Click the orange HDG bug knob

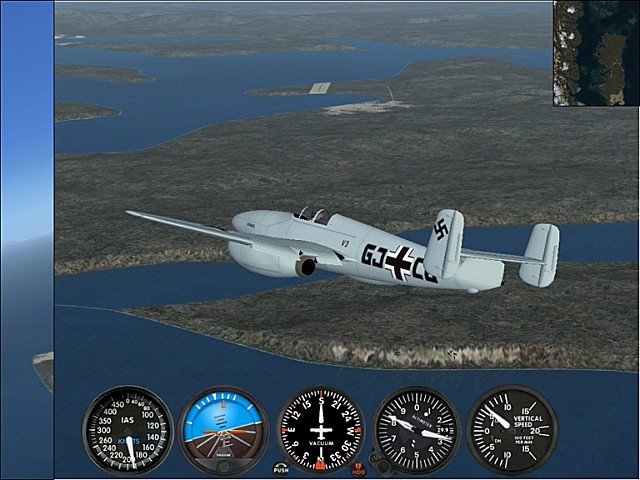pyautogui.click(x=359, y=468)
